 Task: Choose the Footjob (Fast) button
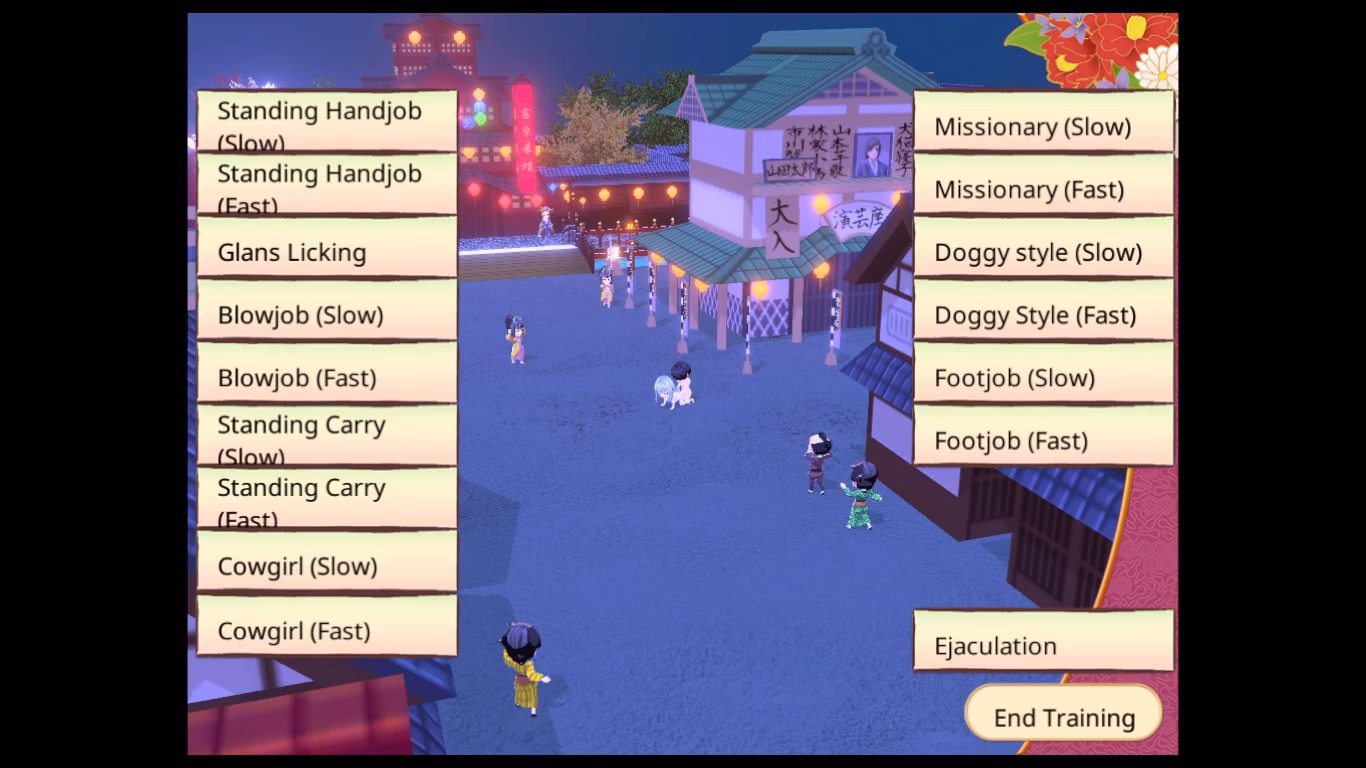(x=1043, y=436)
